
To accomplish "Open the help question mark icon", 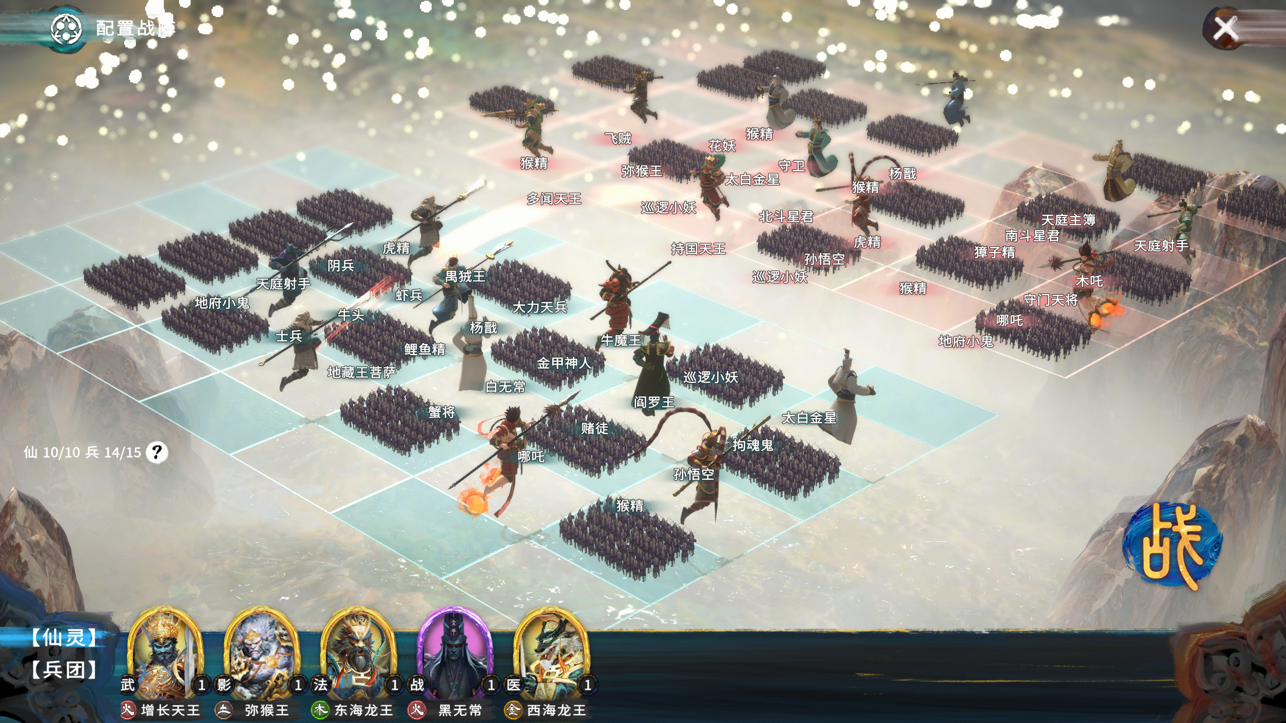I will tap(157, 452).
